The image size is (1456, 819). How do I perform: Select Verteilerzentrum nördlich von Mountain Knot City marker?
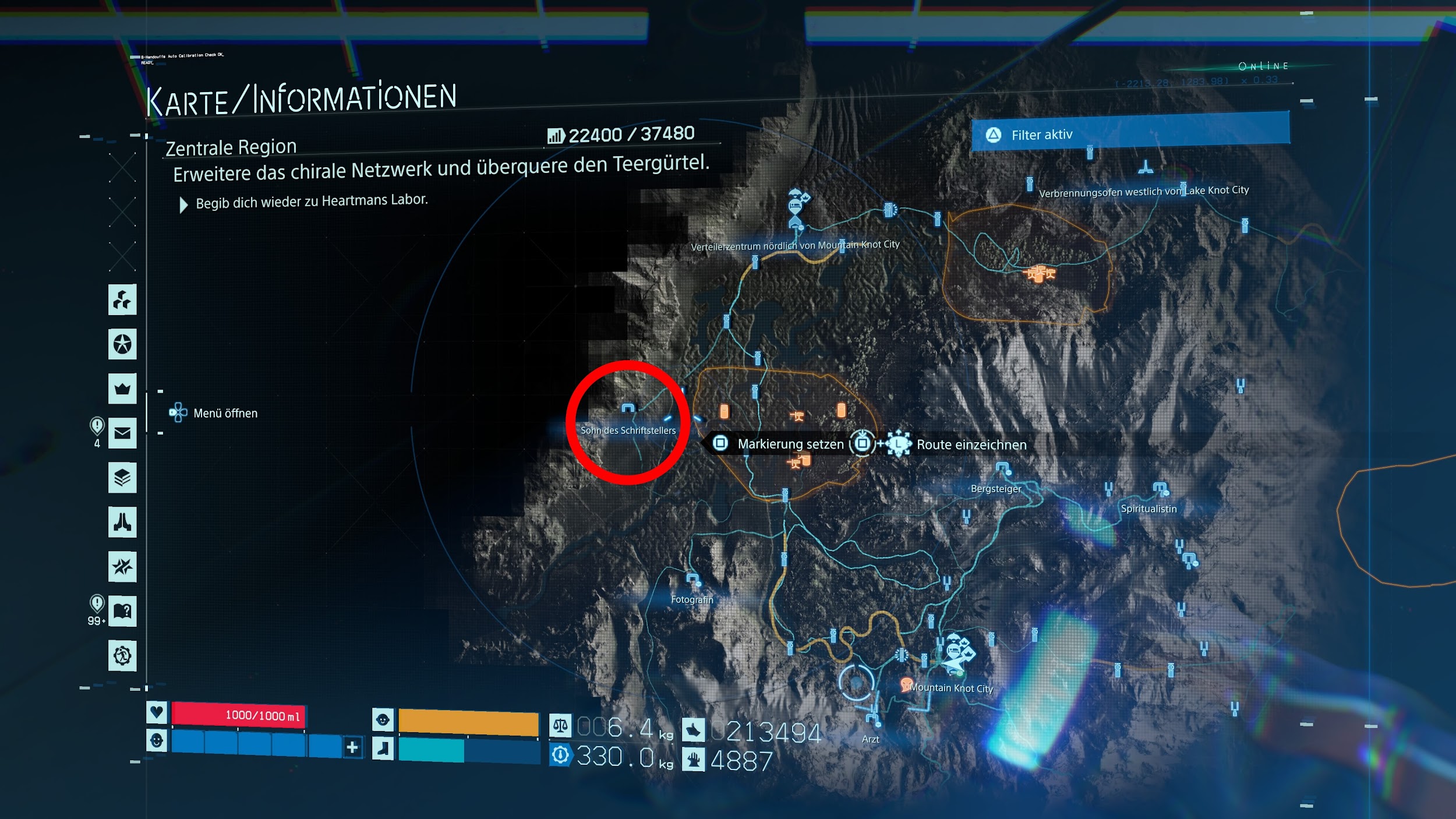coord(796,209)
